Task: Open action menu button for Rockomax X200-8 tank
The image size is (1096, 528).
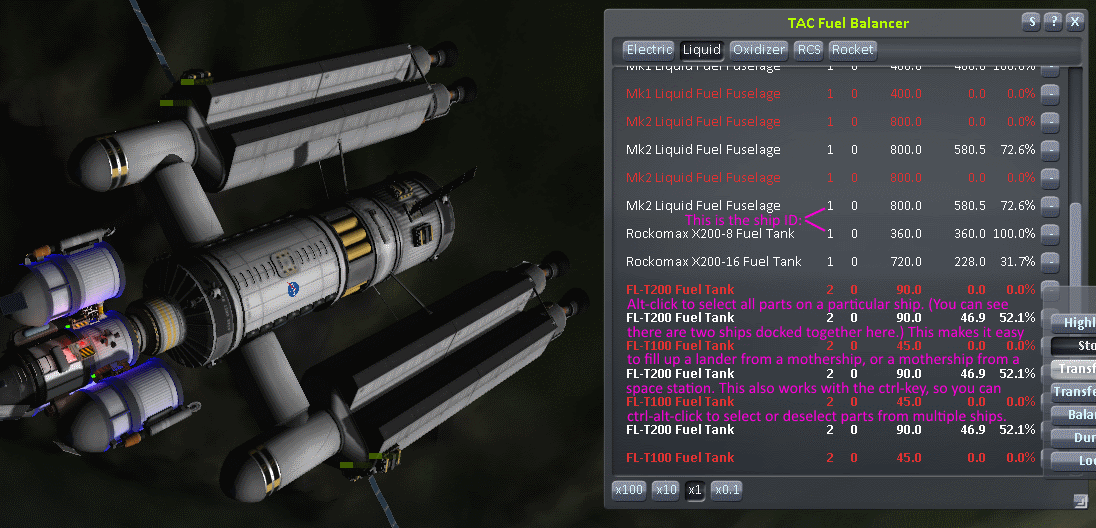Action: coord(1050,234)
